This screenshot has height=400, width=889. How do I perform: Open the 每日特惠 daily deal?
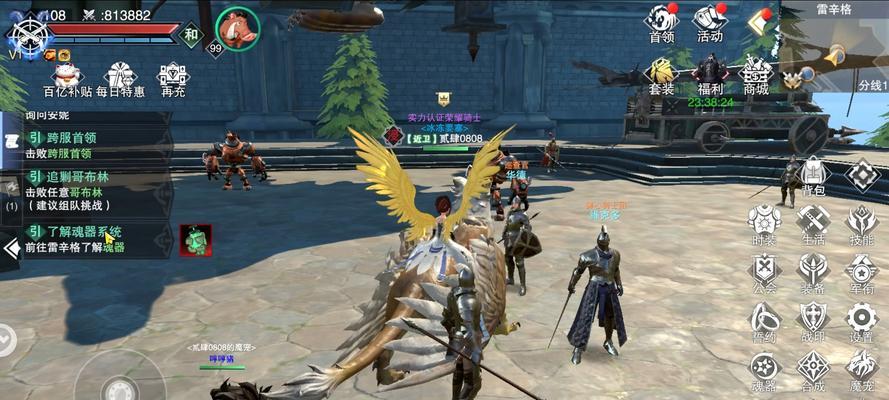tap(121, 80)
